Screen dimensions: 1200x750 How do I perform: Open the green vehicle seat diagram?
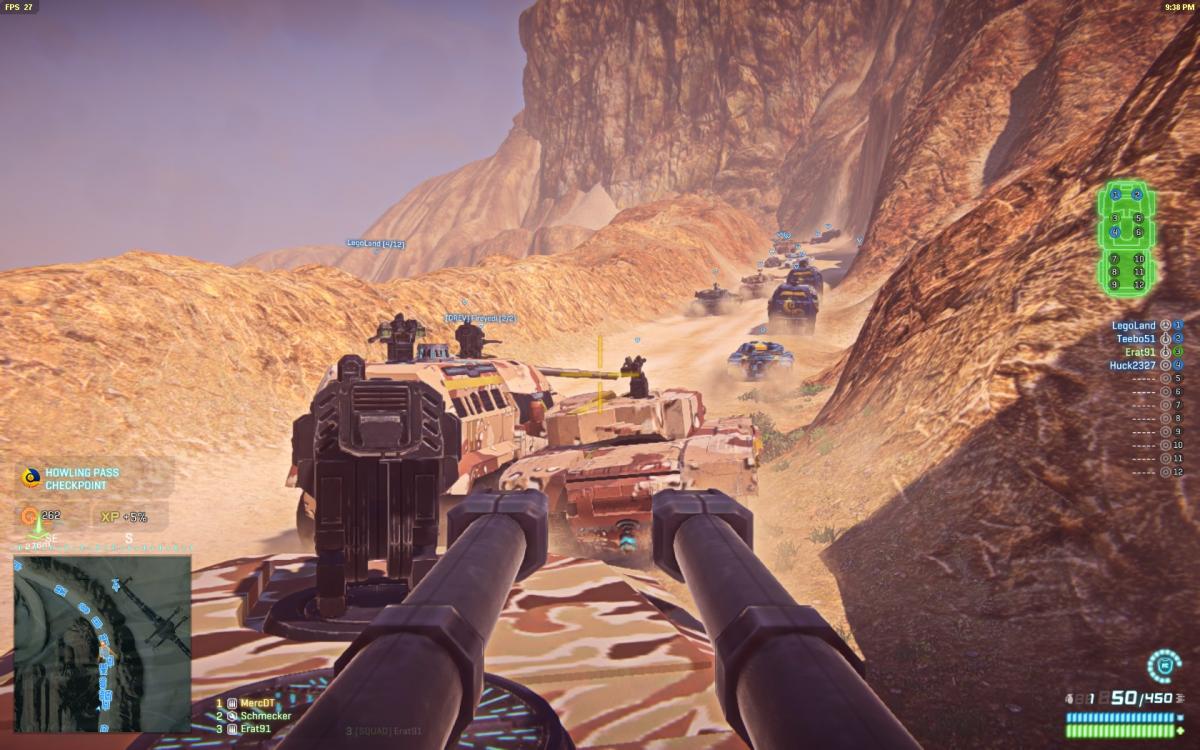(1126, 239)
